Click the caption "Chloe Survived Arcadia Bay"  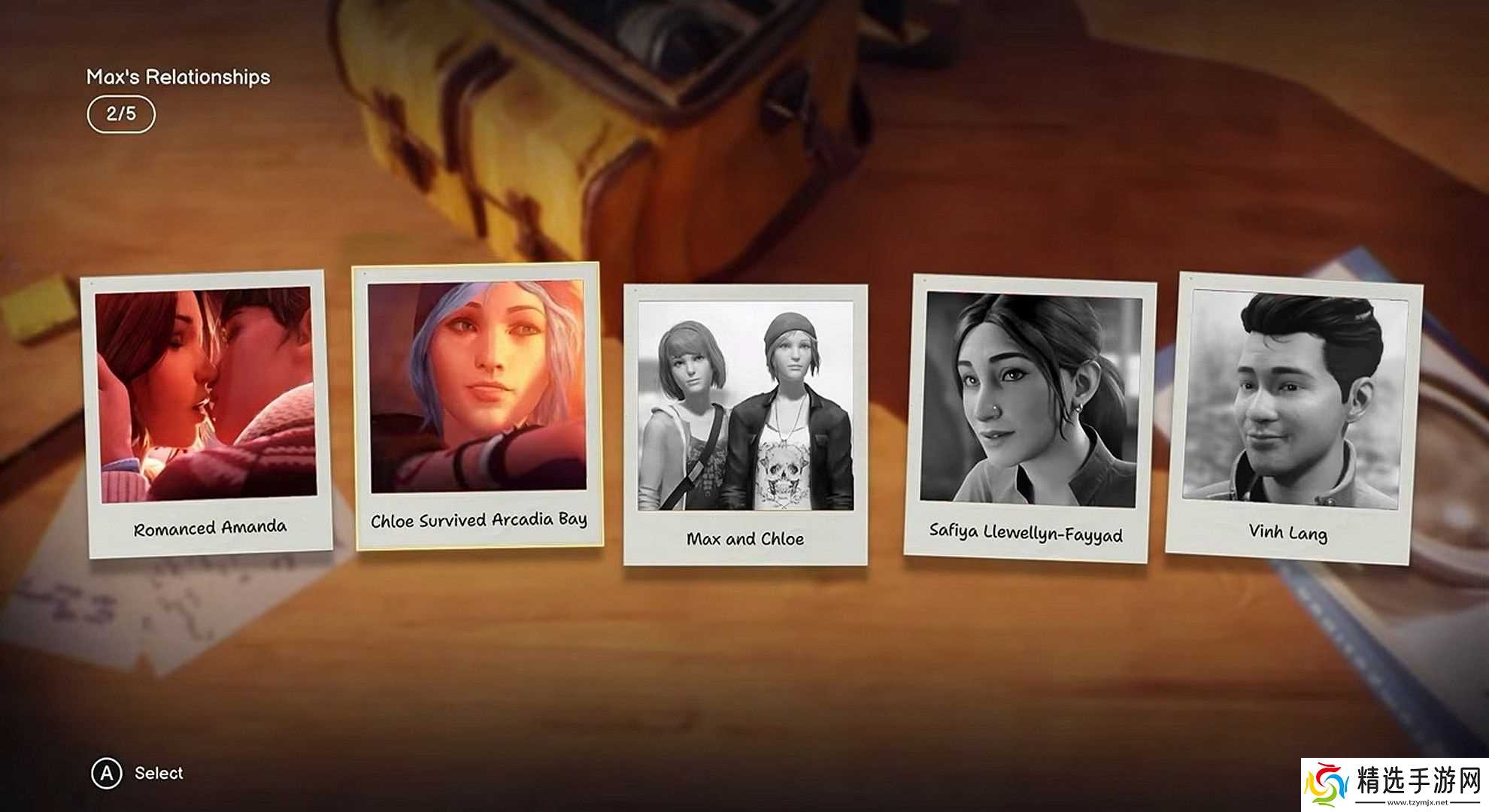pyautogui.click(x=478, y=520)
